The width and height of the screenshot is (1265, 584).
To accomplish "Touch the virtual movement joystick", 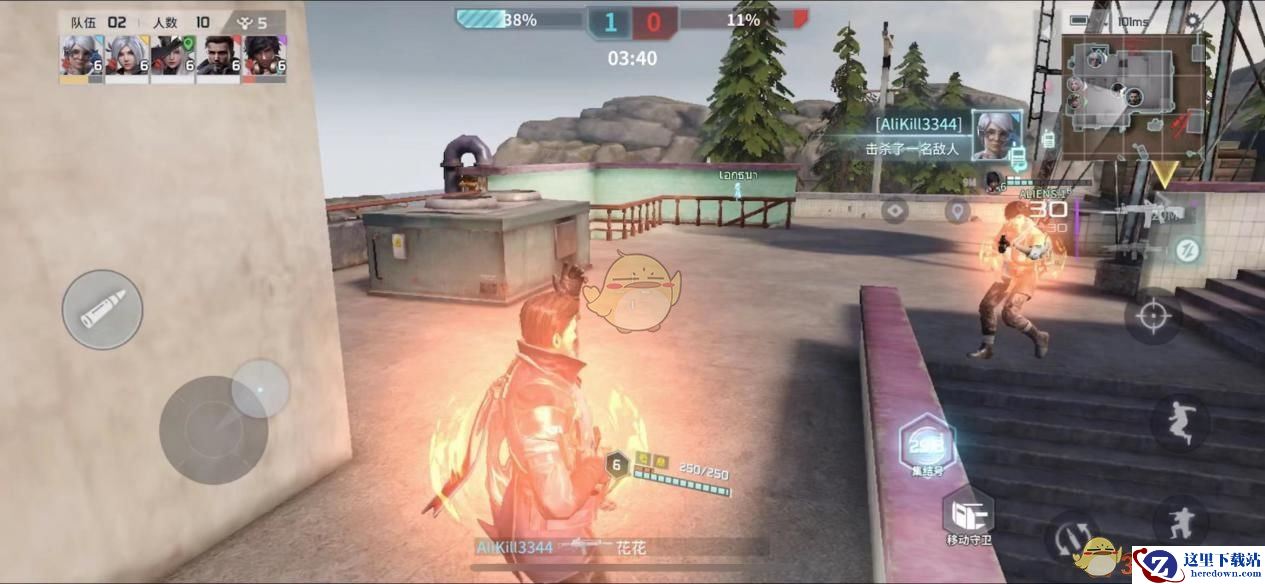I will click(x=213, y=429).
